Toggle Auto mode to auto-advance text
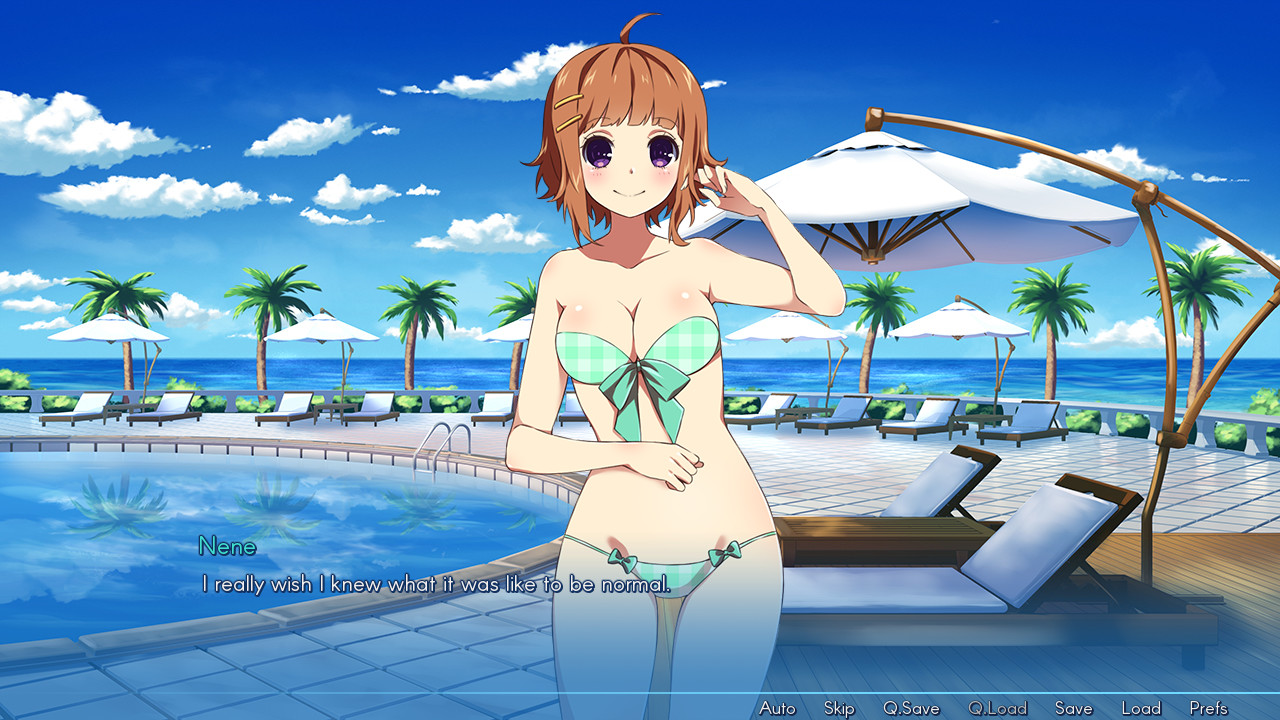 click(777, 707)
